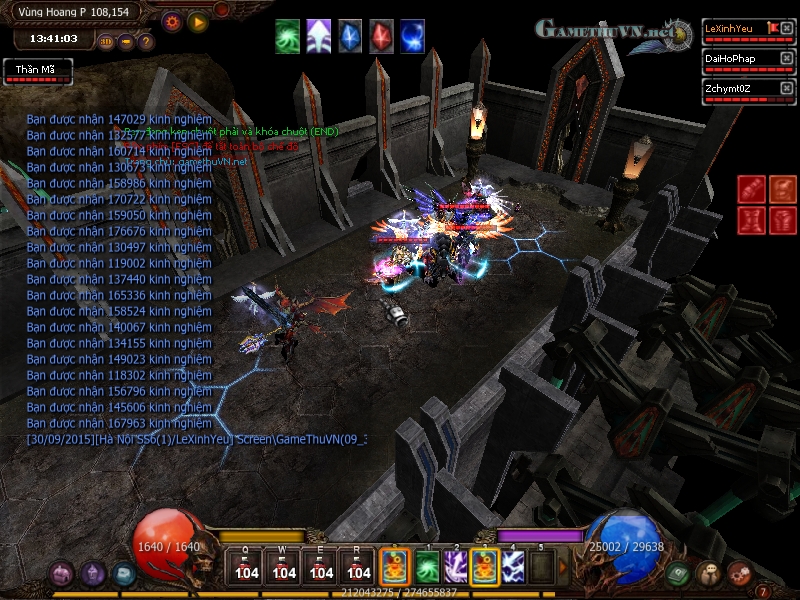This screenshot has height=600, width=800.
Task: Open the character figure menu icon
Action: coord(711,574)
